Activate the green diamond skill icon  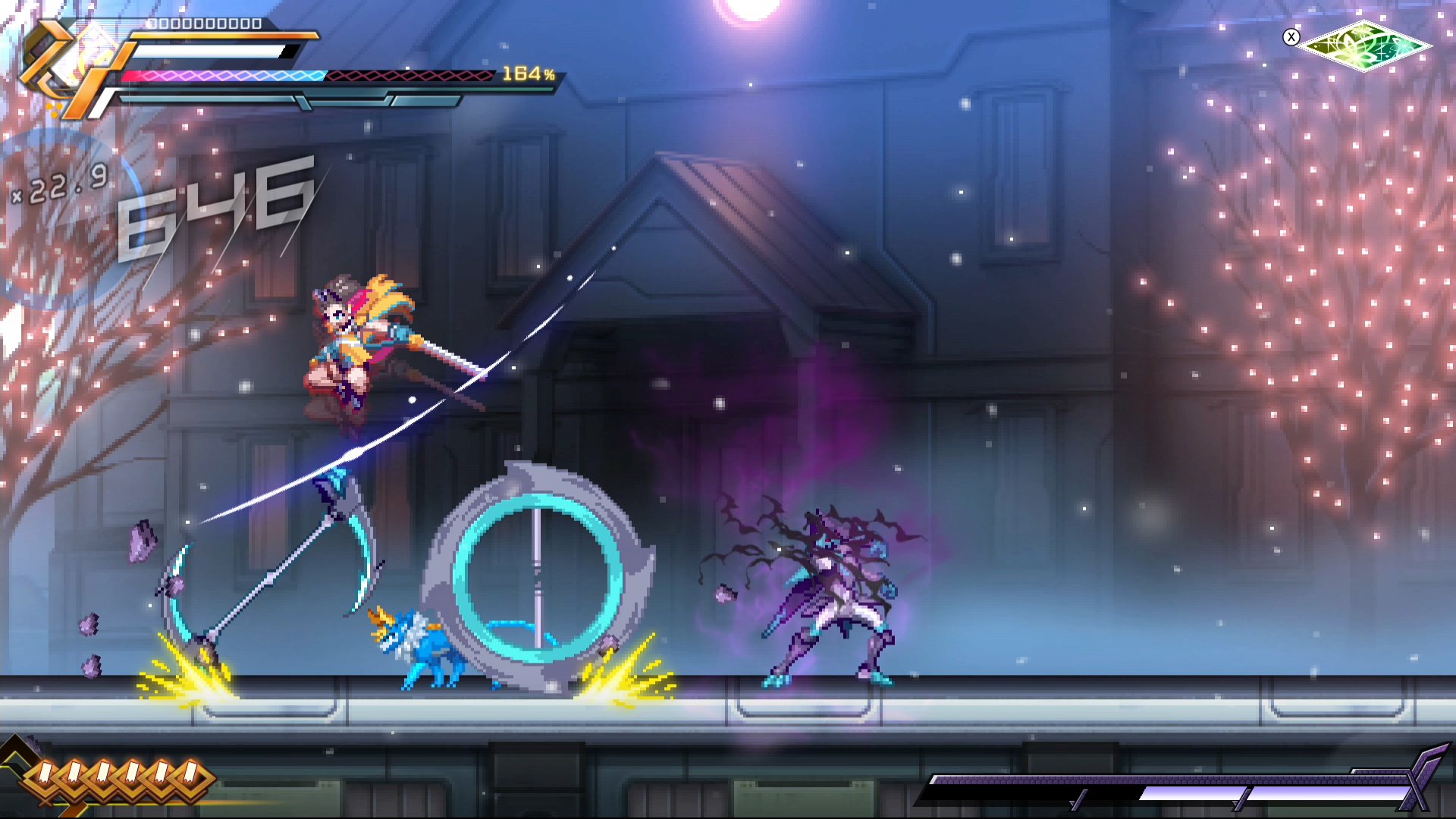pyautogui.click(x=1366, y=45)
